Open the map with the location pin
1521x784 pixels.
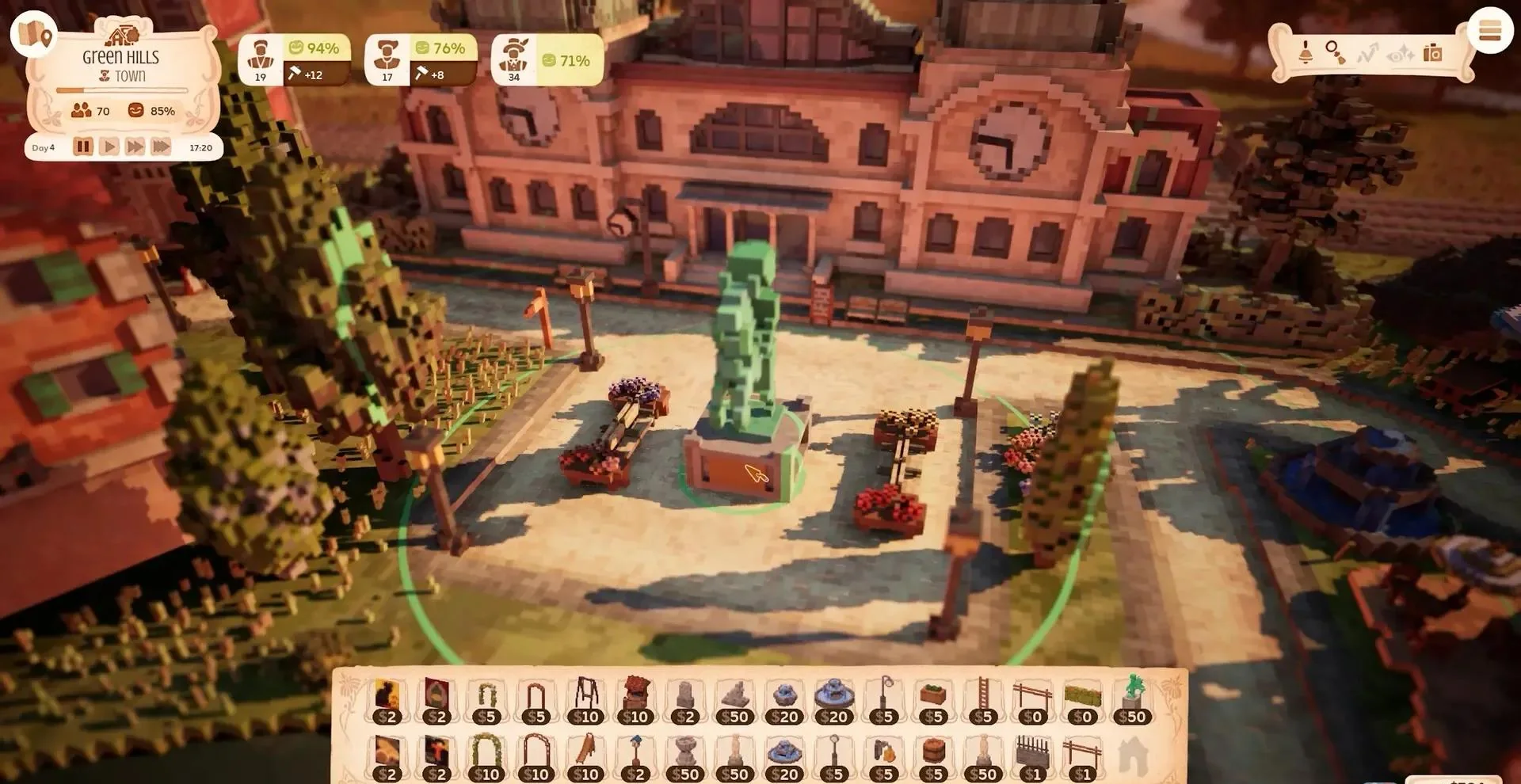click(33, 33)
